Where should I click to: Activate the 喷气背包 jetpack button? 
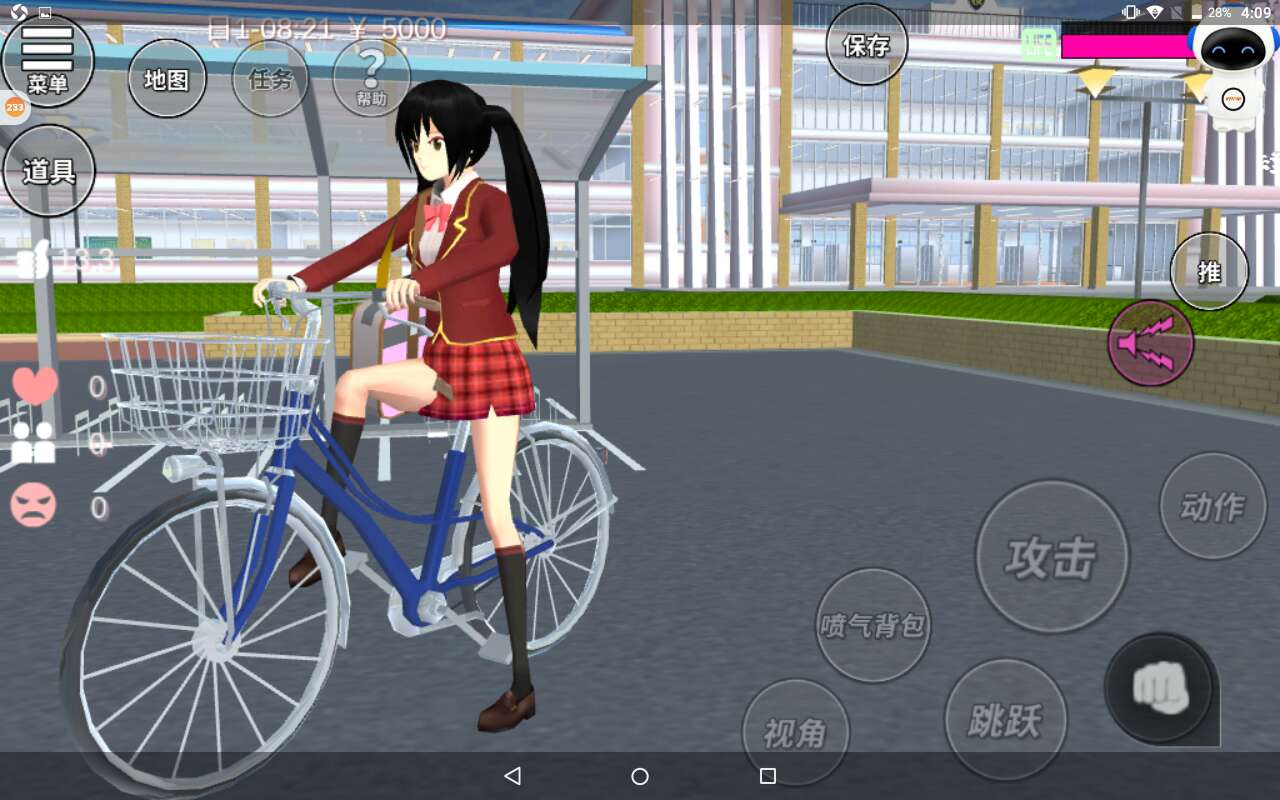coord(873,625)
